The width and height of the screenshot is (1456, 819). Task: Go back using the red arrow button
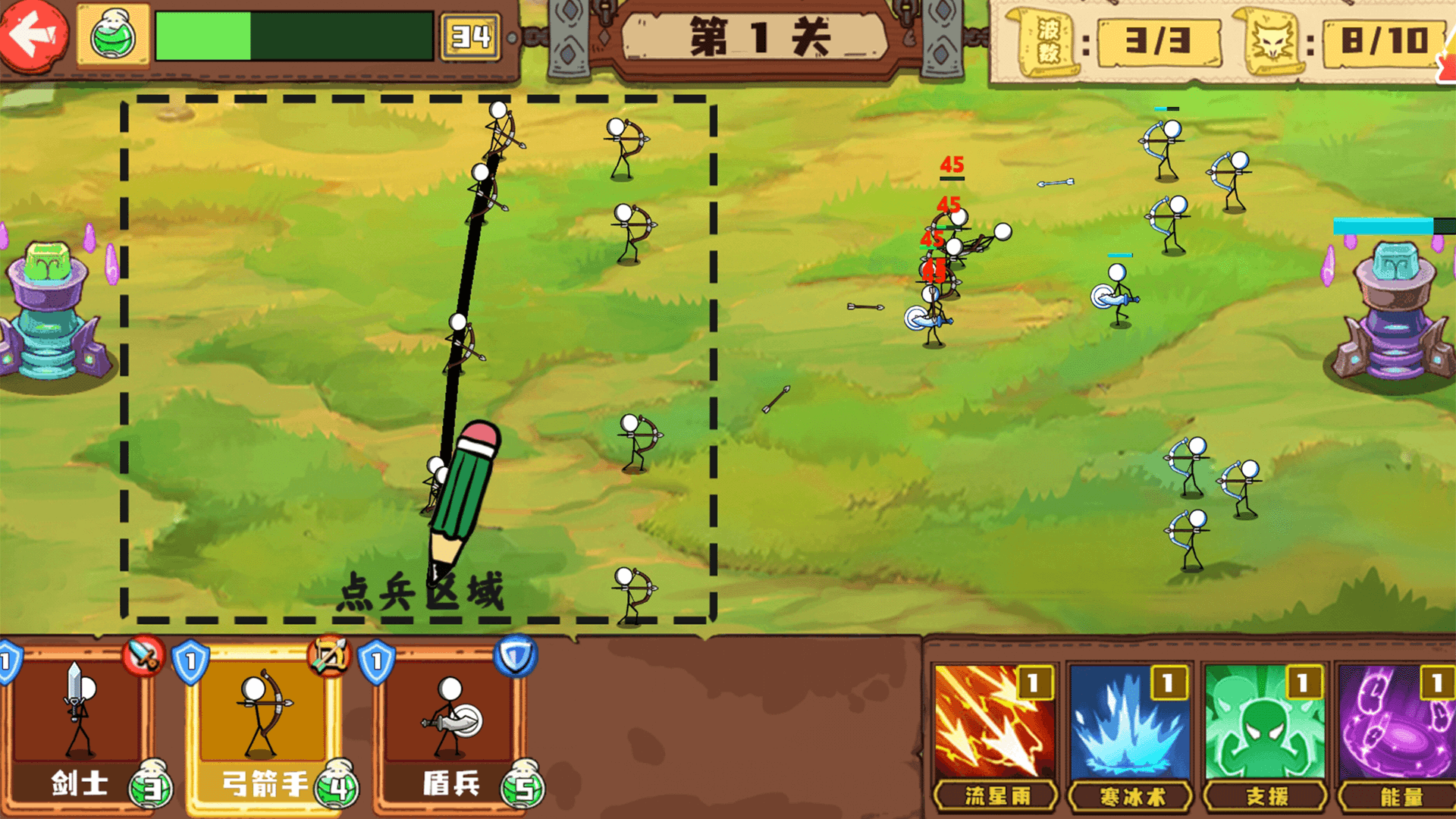click(33, 34)
